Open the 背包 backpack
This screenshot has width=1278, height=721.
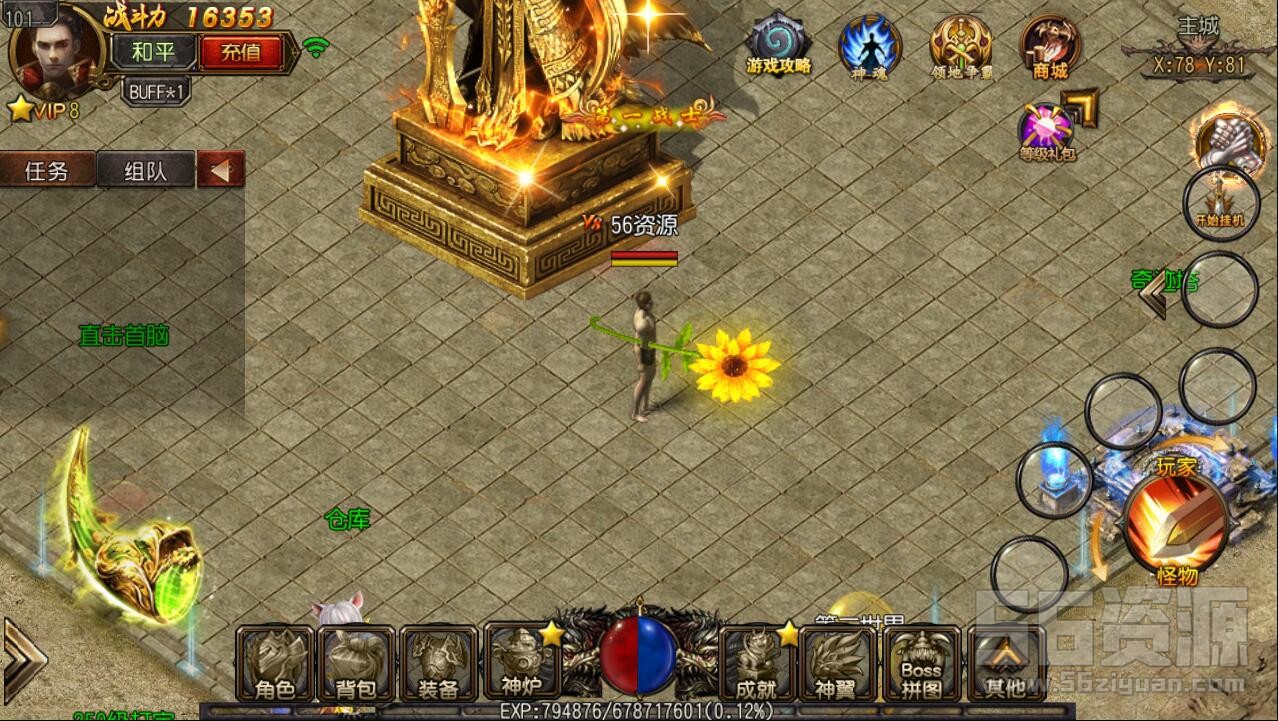357,663
